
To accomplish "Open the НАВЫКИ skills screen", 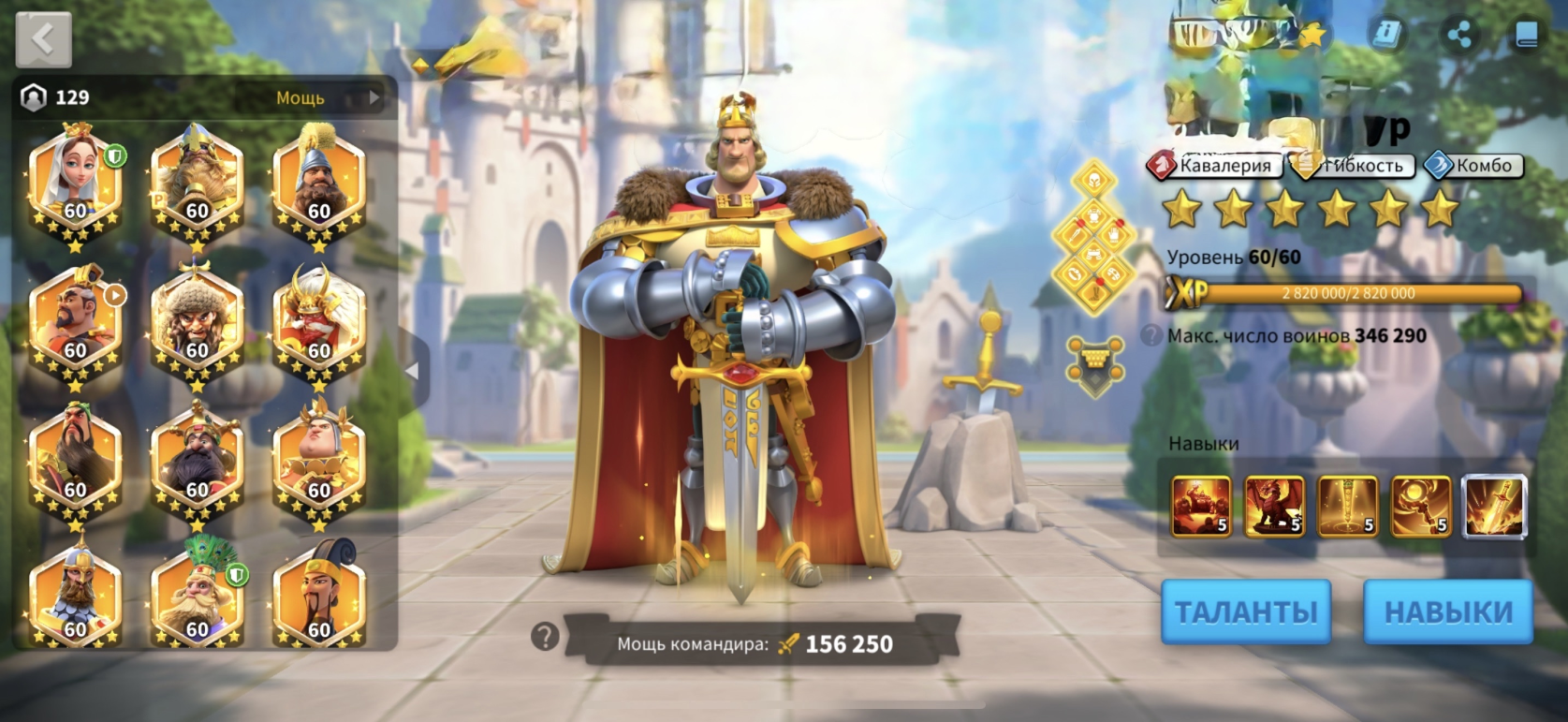I will coord(1447,611).
